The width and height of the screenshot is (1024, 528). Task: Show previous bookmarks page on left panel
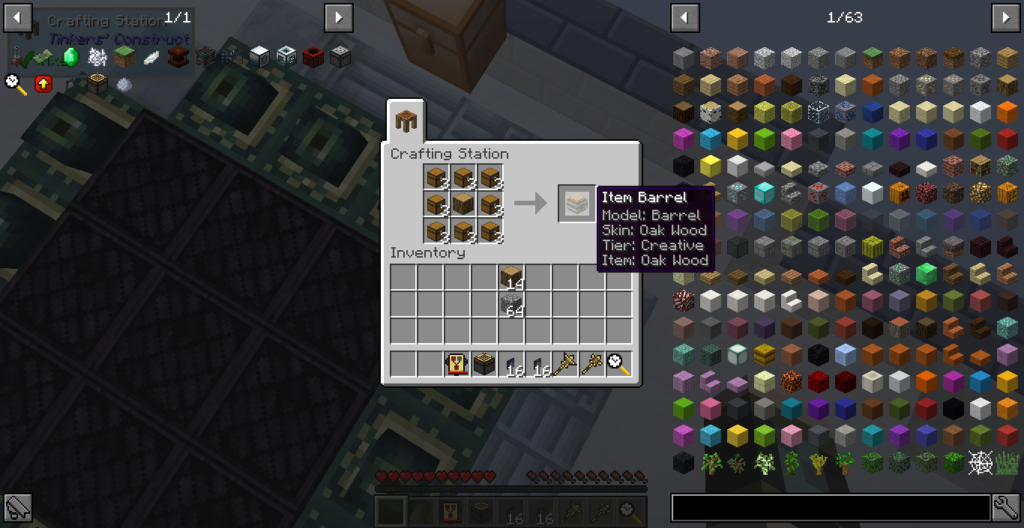pos(18,17)
